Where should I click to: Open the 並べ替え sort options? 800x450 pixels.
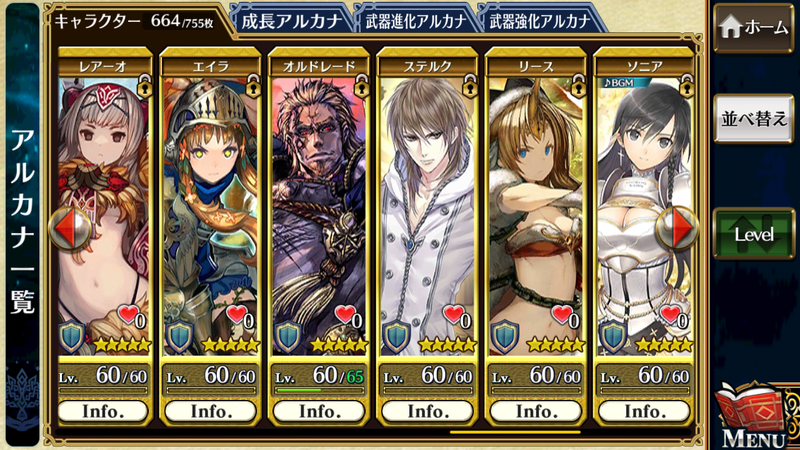tap(755, 117)
